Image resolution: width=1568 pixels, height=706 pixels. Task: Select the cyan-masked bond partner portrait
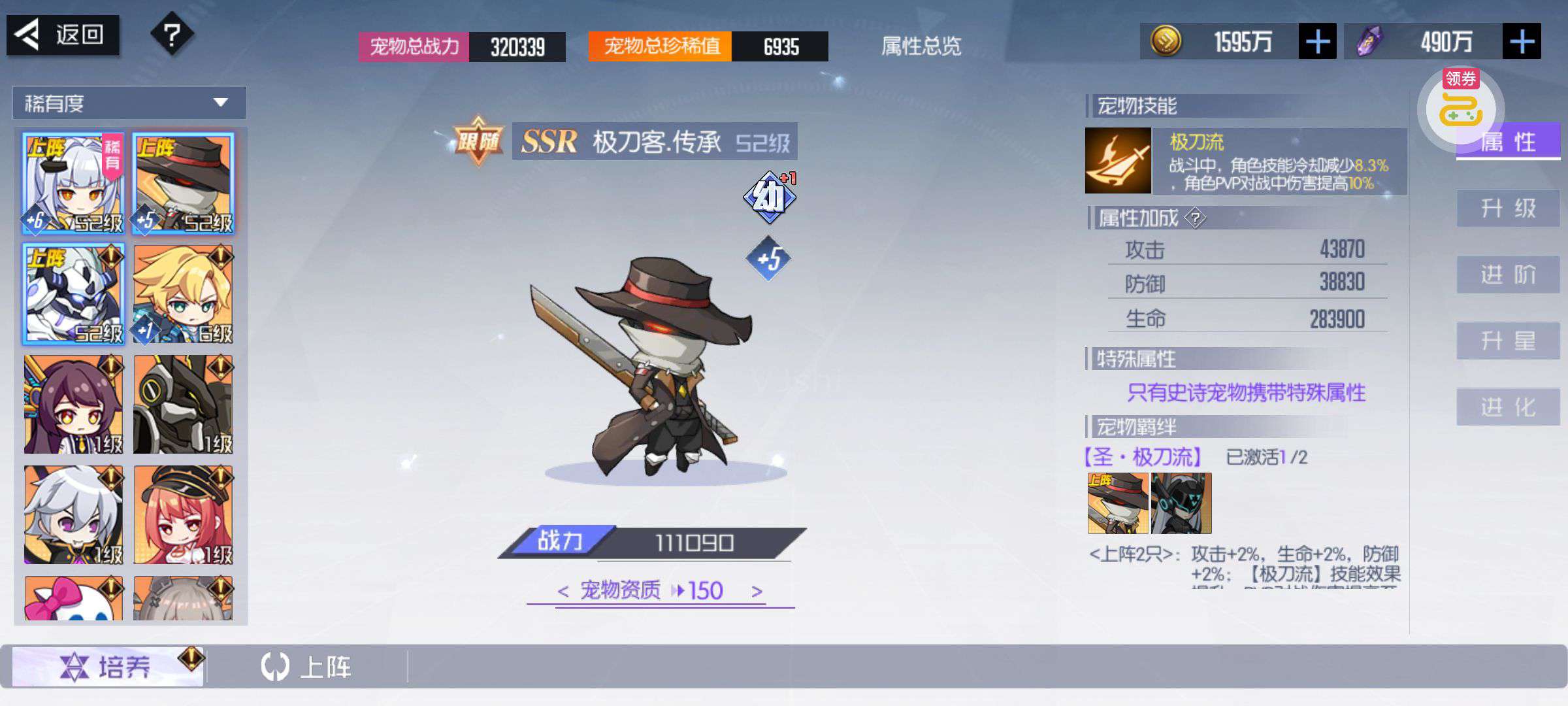coord(1181,503)
